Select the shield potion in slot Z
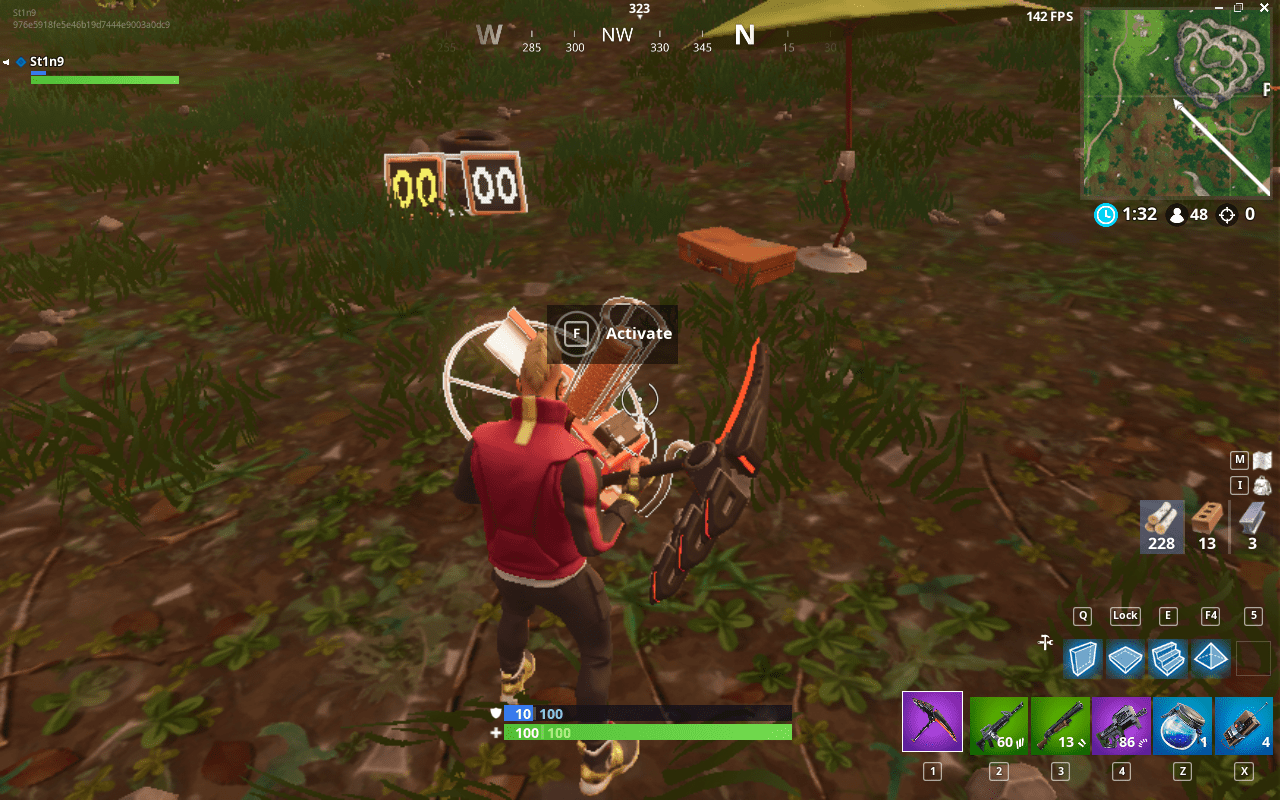1280x800 pixels. pyautogui.click(x=1183, y=721)
